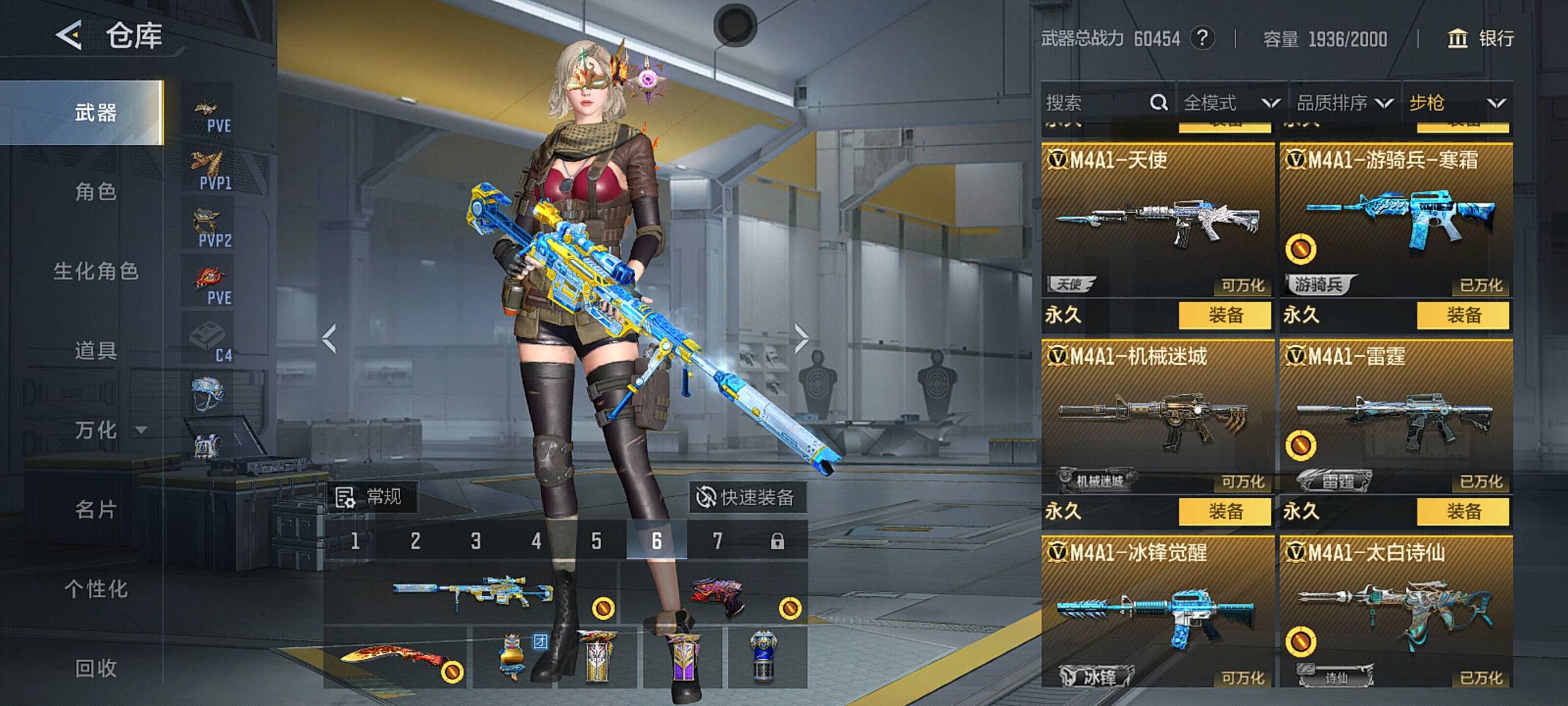Image resolution: width=1568 pixels, height=706 pixels.
Task: Show weapon power help question mark
Action: pos(1202,39)
